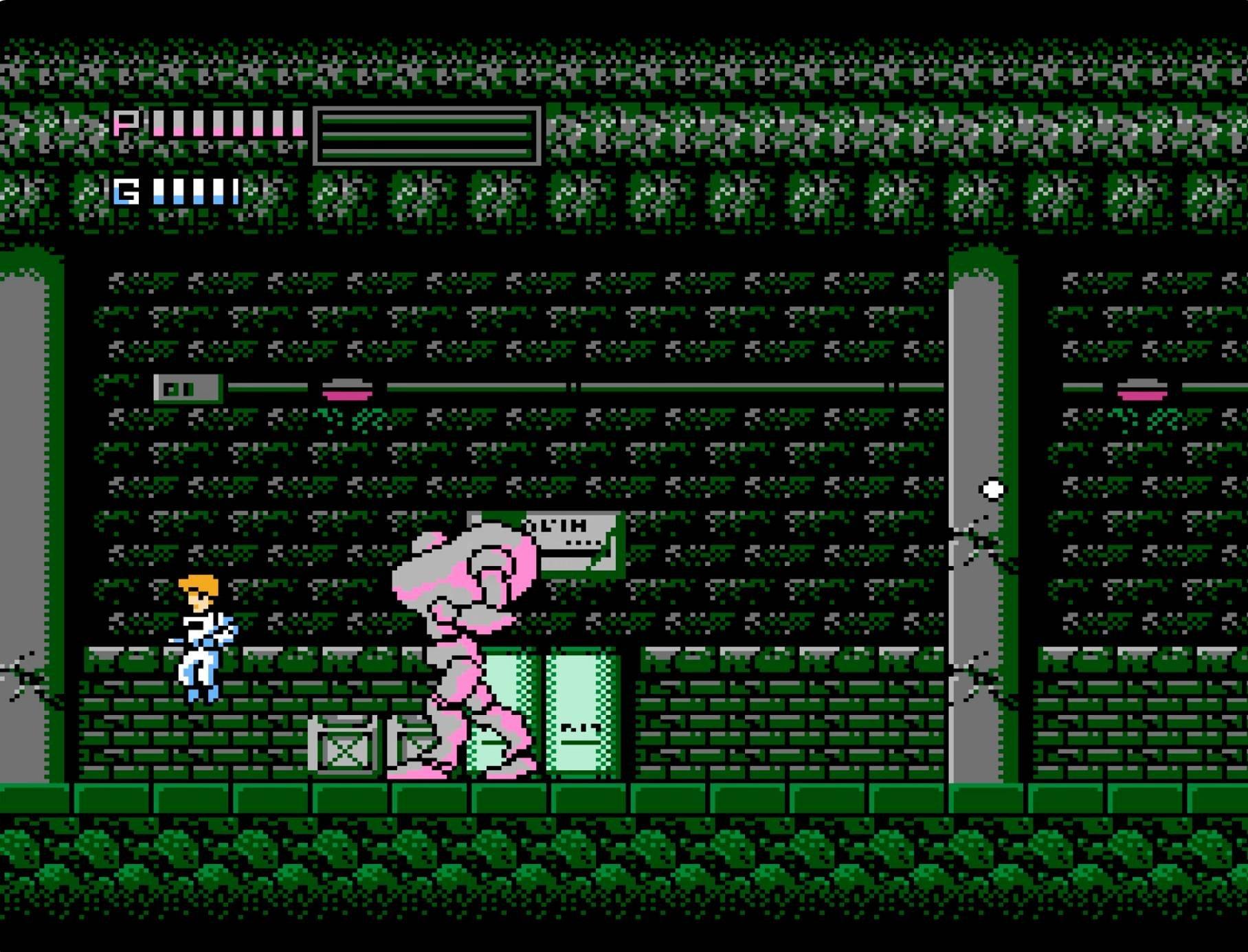Click the gray control box on the pipe

pyautogui.click(x=186, y=389)
